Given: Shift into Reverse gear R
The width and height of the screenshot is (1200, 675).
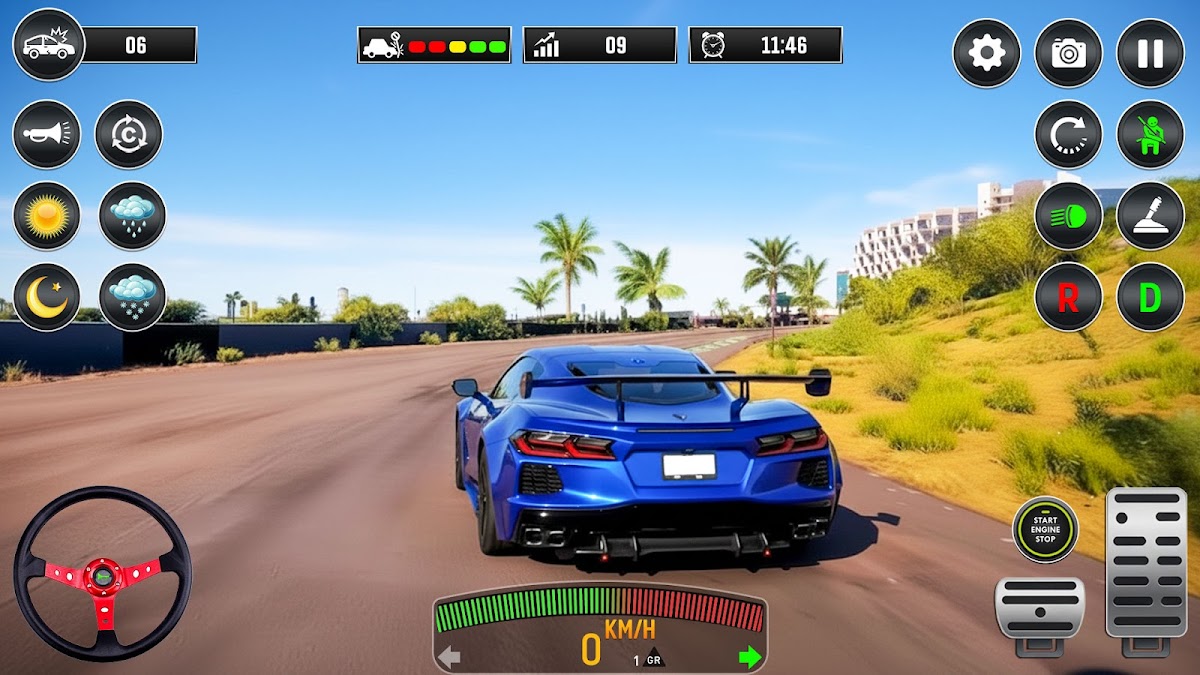Looking at the screenshot, I should tap(1068, 297).
